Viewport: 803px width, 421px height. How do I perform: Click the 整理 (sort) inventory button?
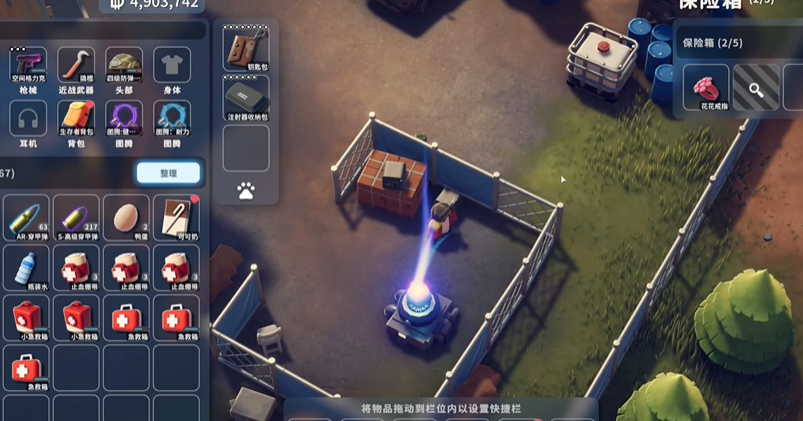click(168, 173)
